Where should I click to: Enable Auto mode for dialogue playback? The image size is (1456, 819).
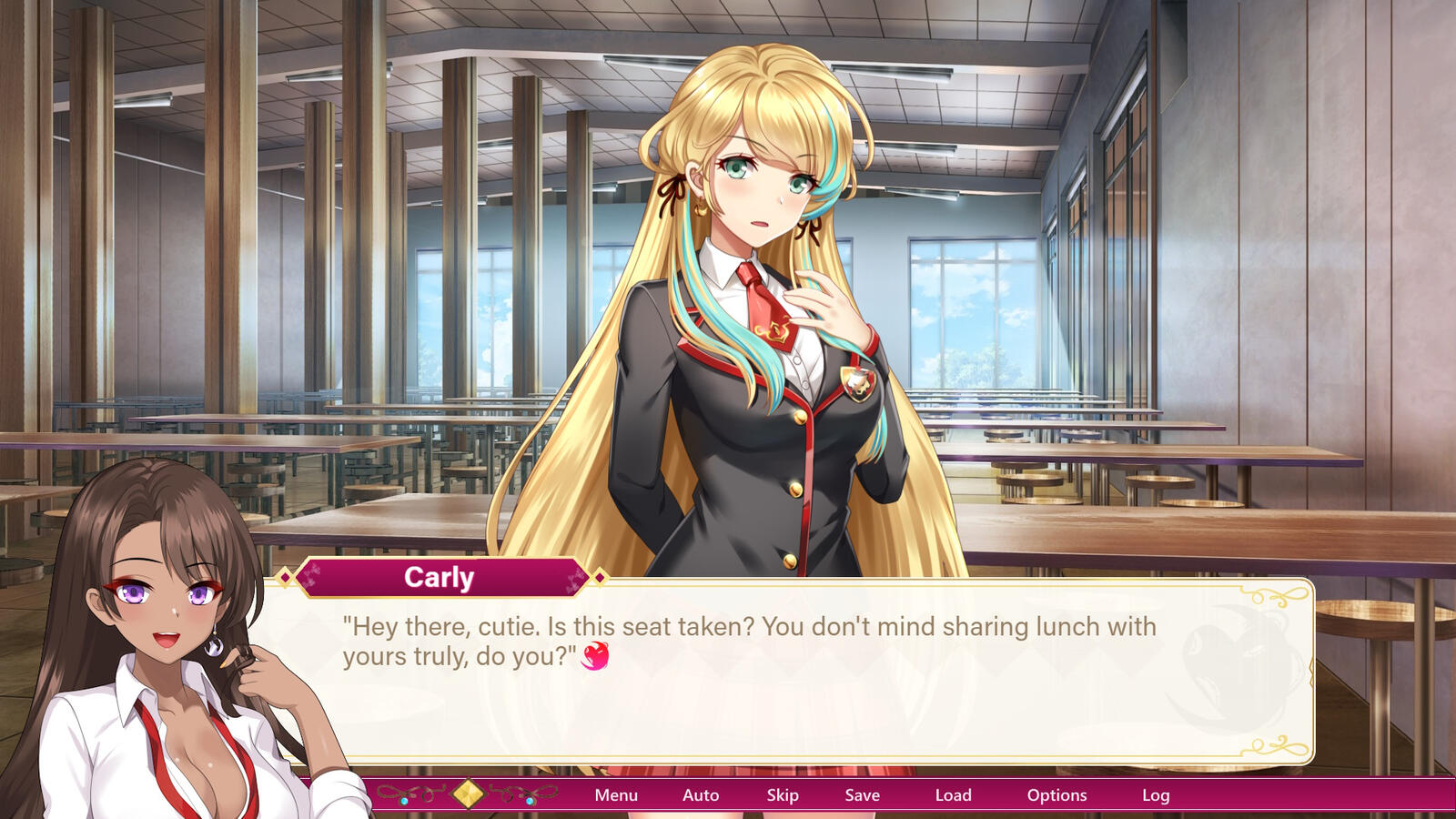click(x=700, y=794)
